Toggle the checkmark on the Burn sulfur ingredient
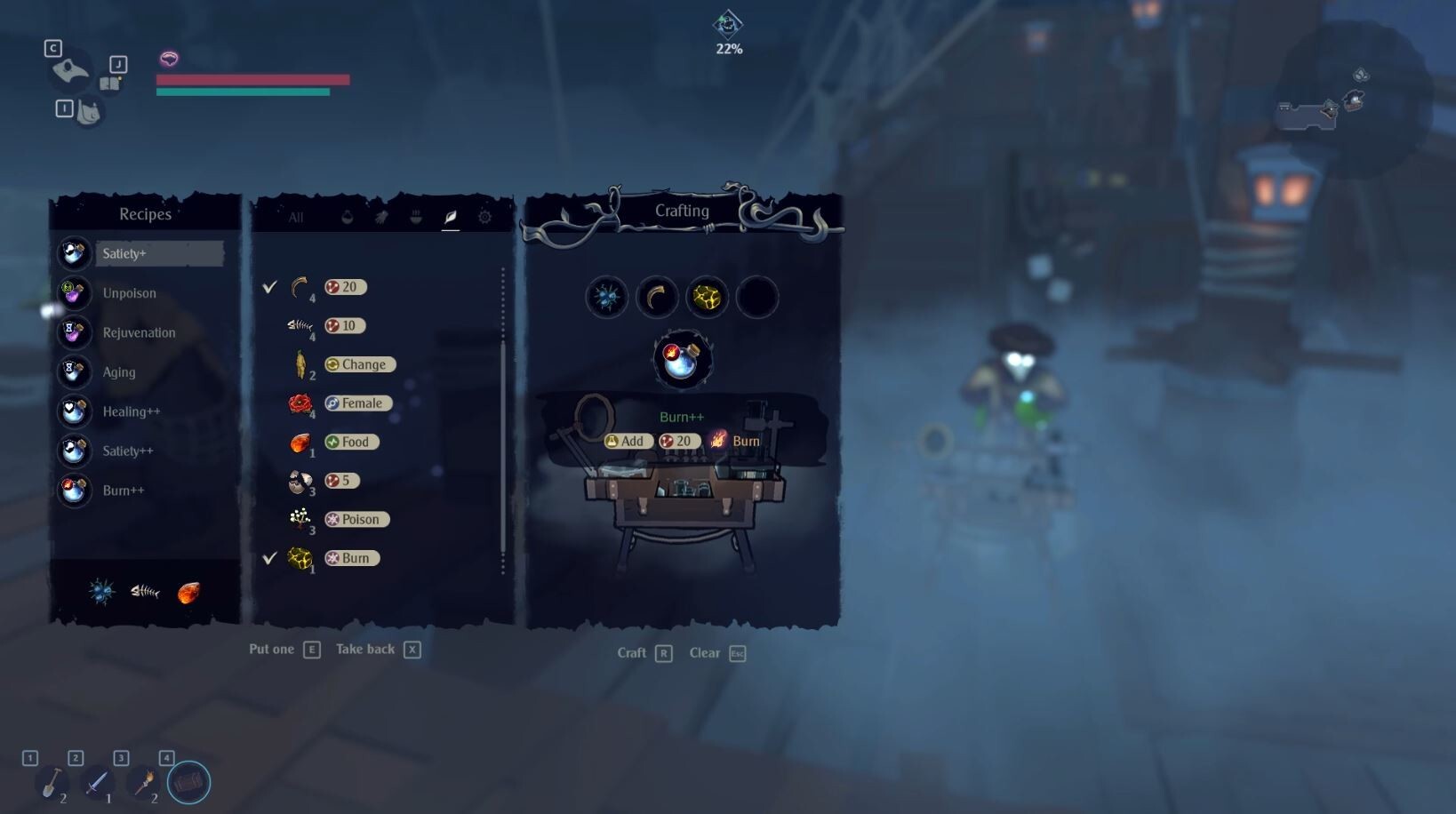This screenshot has width=1456, height=814. click(271, 558)
